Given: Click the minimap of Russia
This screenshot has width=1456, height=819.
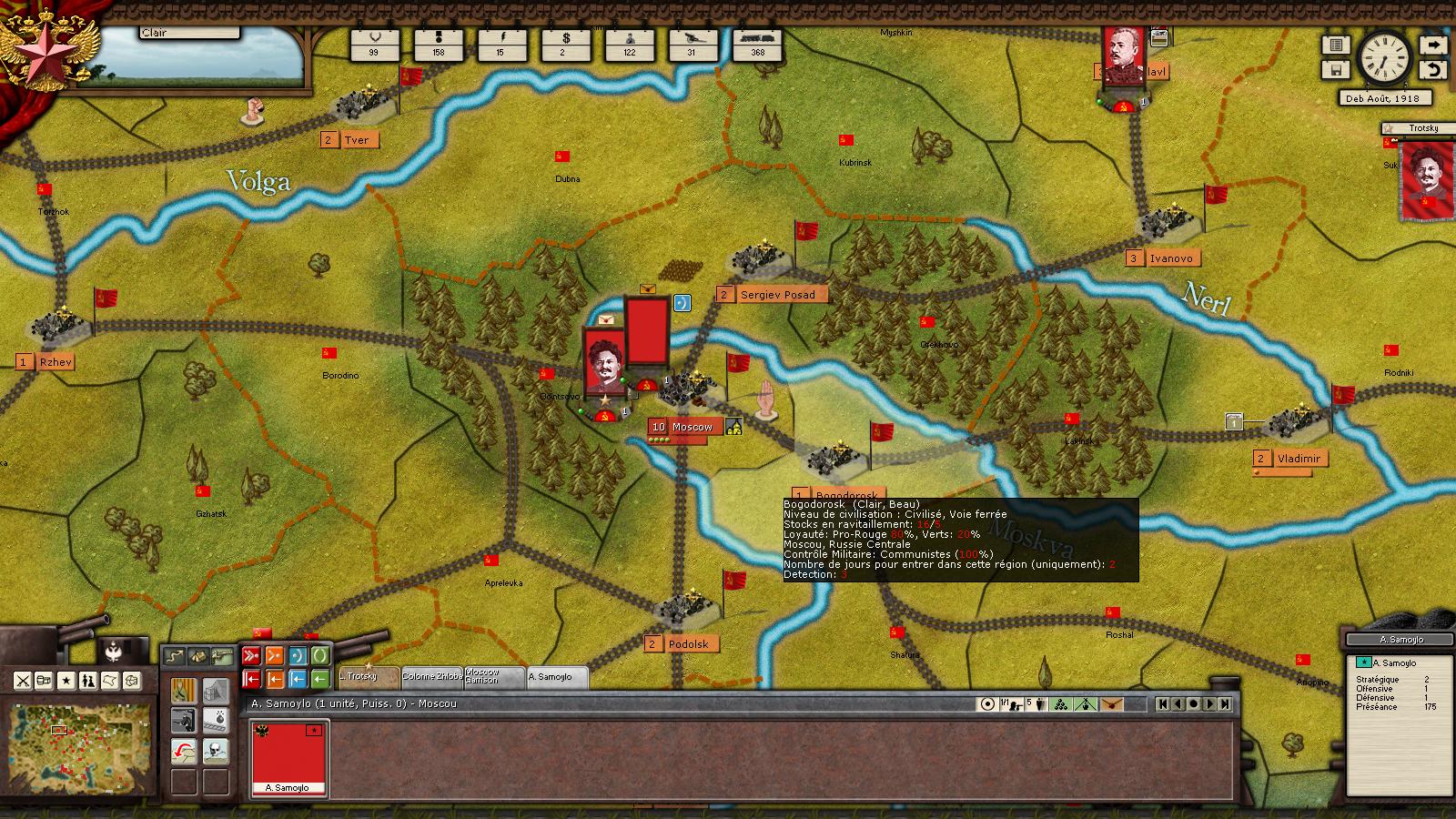Looking at the screenshot, I should pos(77,735).
